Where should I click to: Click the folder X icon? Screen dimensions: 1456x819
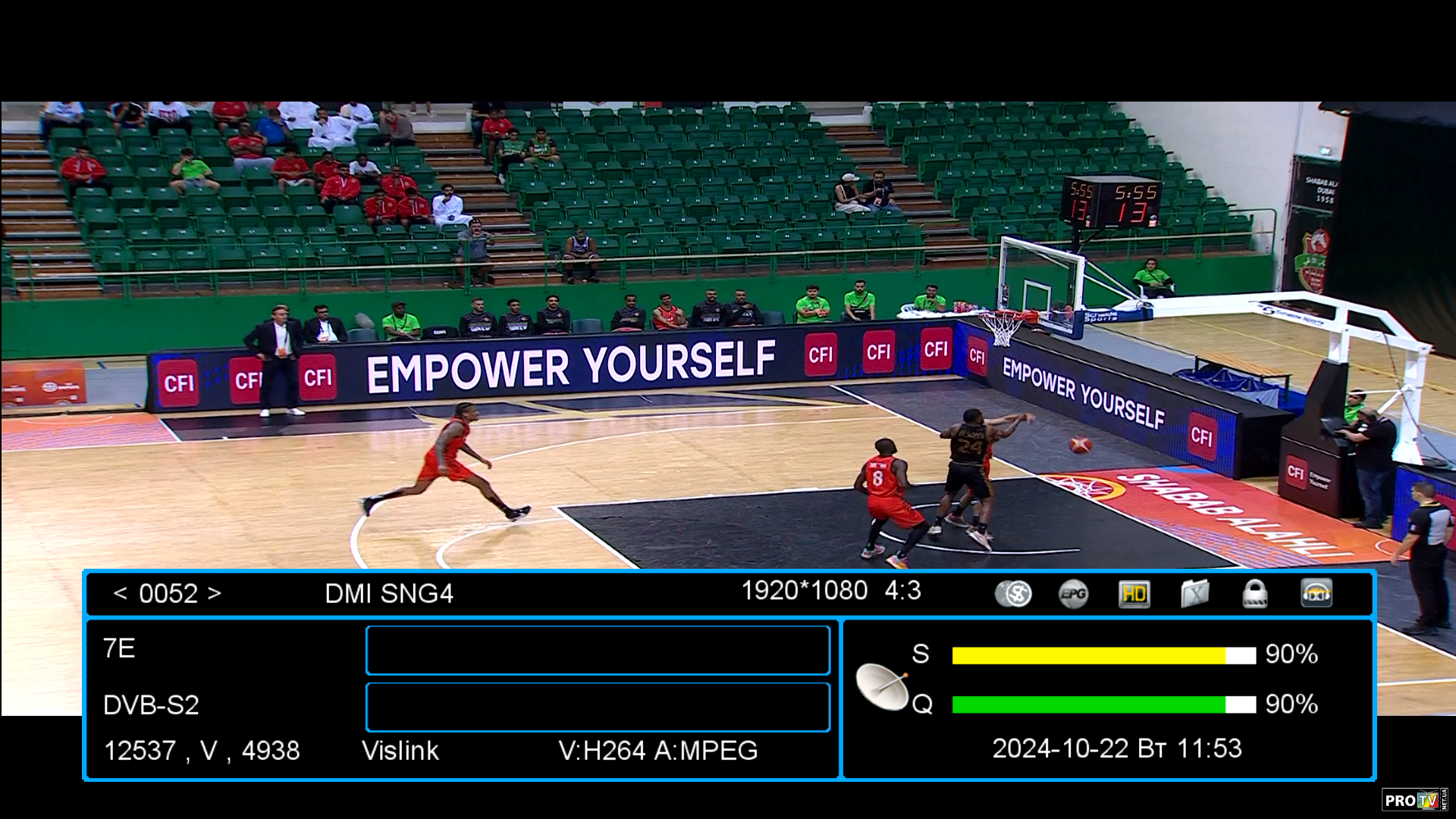pyautogui.click(x=1194, y=594)
